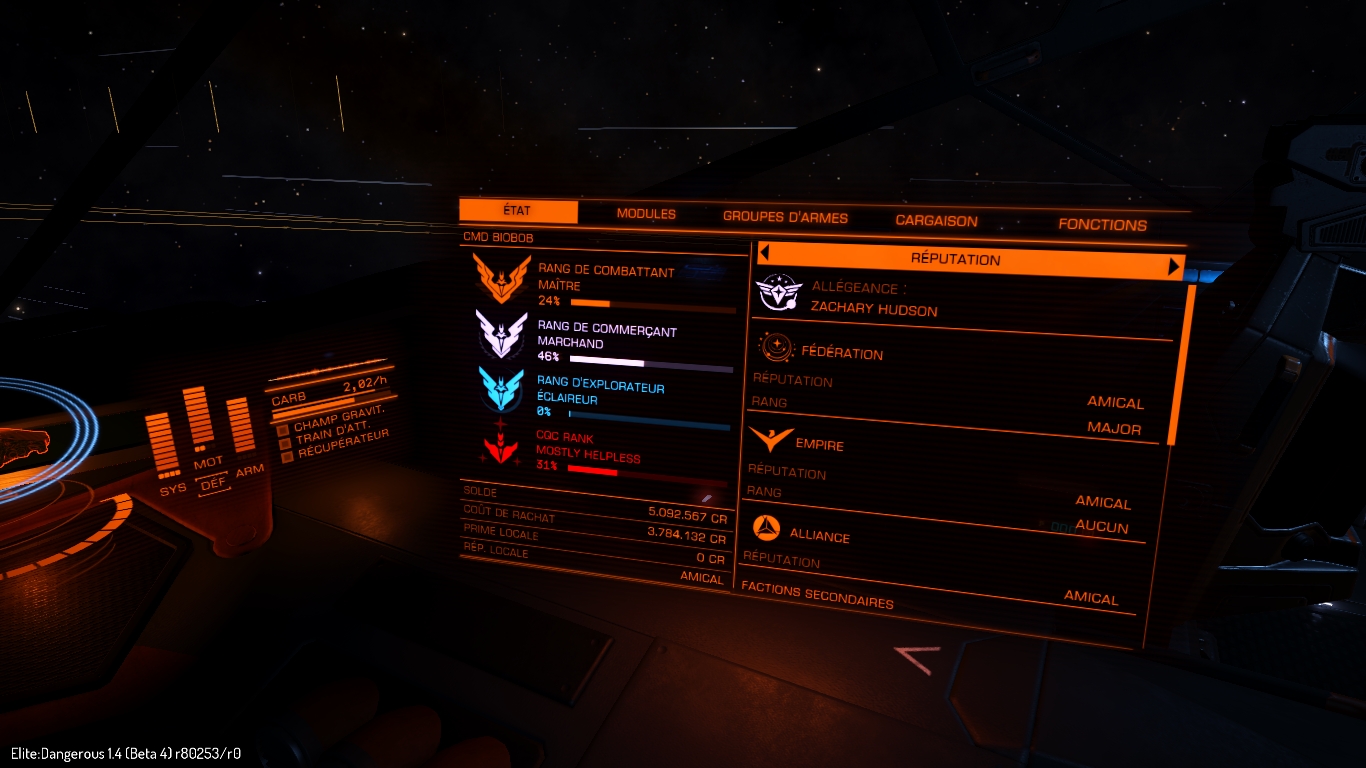Show the CARGAISON tab
Viewport: 1366px width, 768px height.
pos(936,221)
